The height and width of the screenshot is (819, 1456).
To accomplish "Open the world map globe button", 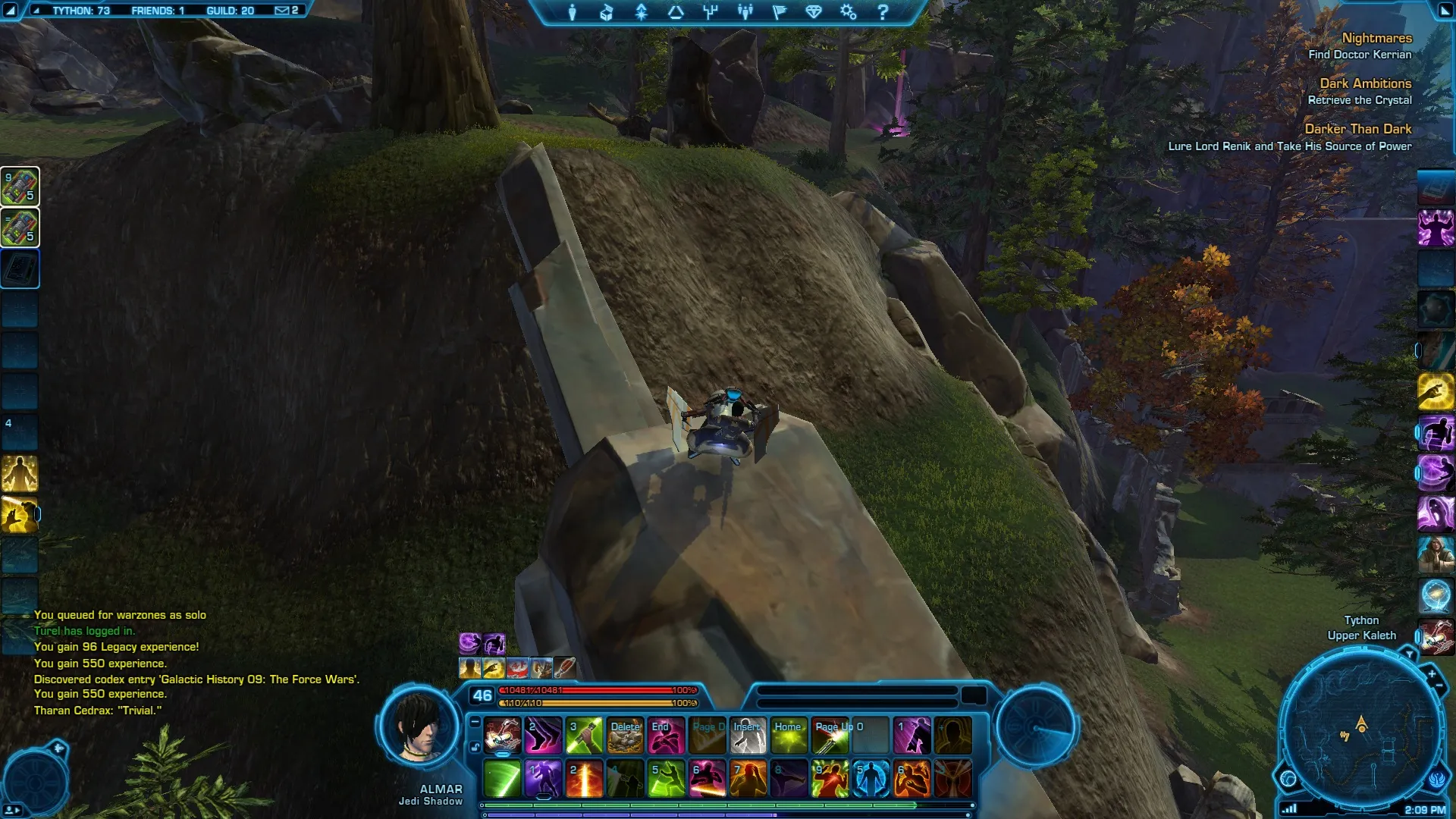I will coord(1288,778).
